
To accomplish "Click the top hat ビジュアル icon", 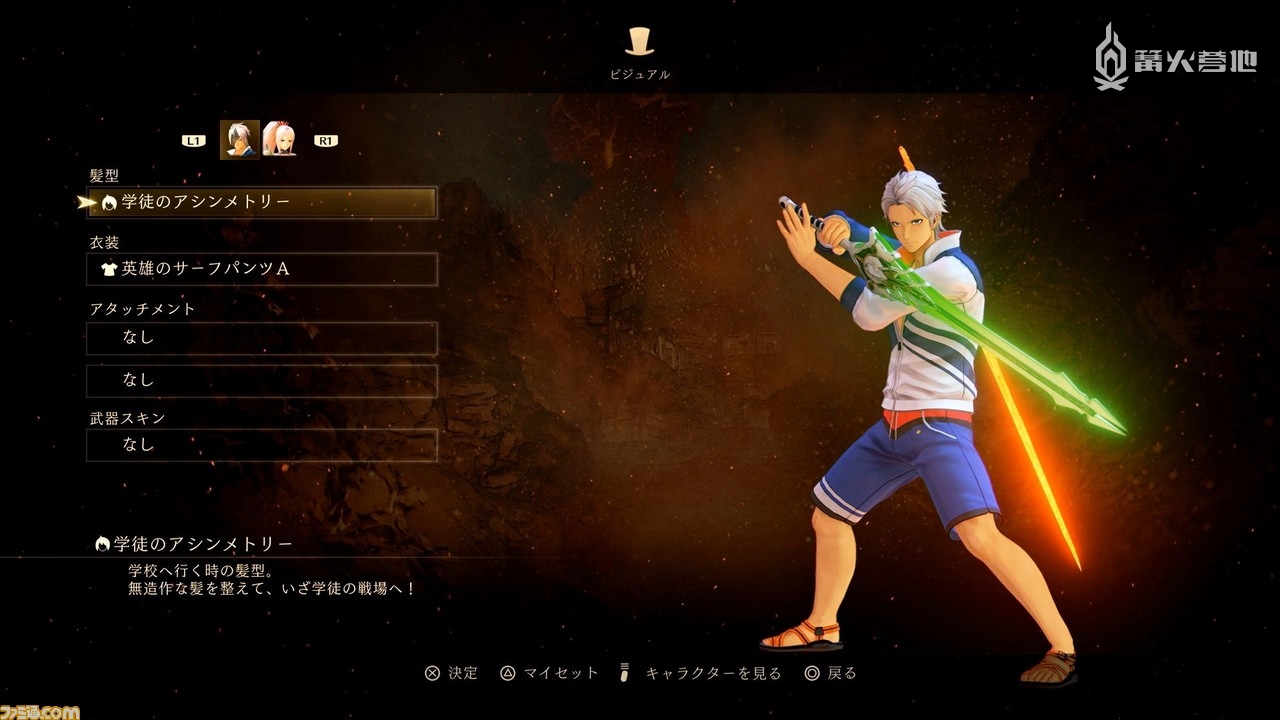I will click(x=639, y=41).
